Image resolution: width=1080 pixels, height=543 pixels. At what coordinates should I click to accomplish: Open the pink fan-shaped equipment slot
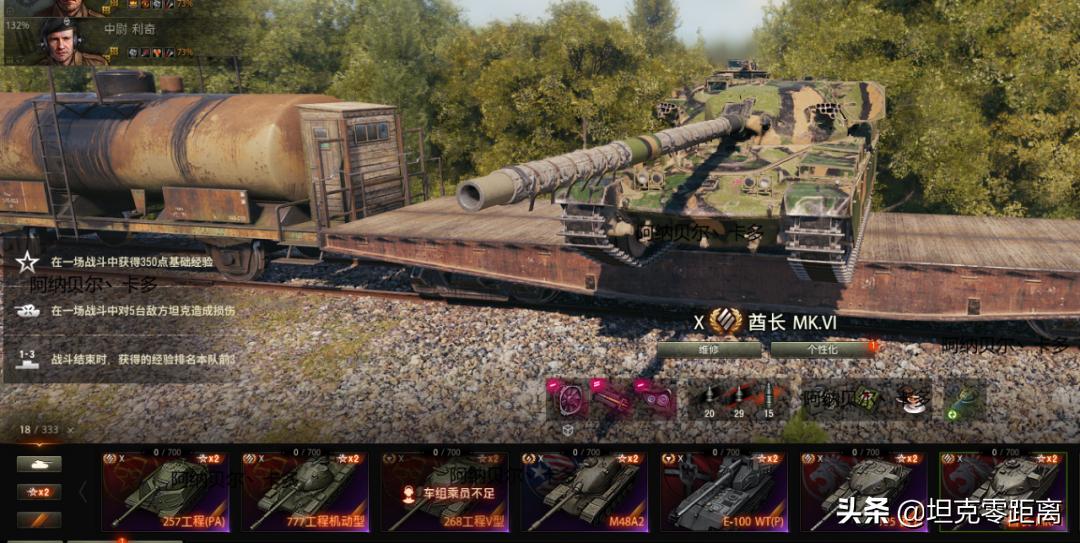[x=567, y=398]
